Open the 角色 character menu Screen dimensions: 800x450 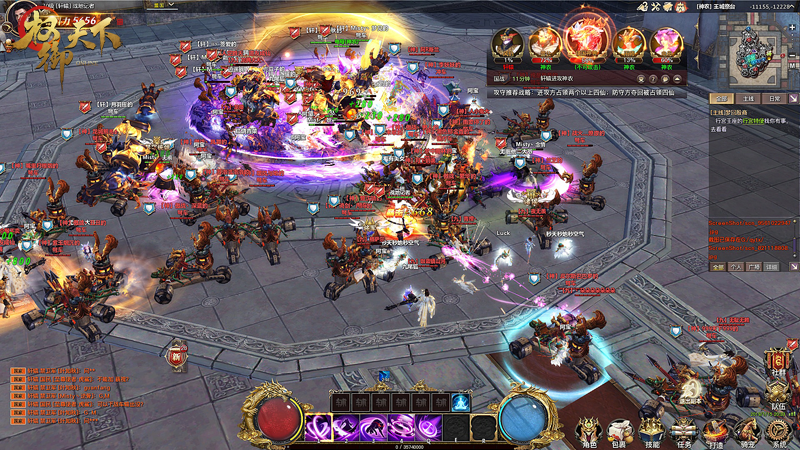(588, 428)
